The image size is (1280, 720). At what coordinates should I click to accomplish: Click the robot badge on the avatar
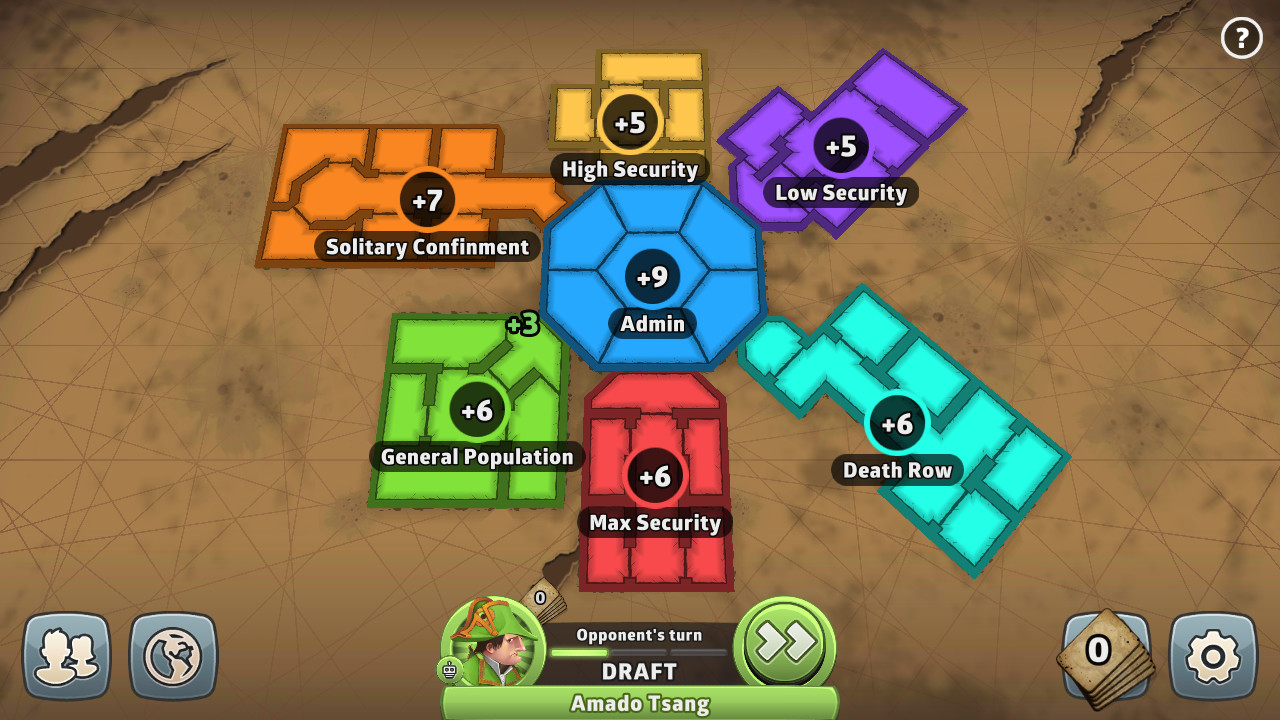449,671
